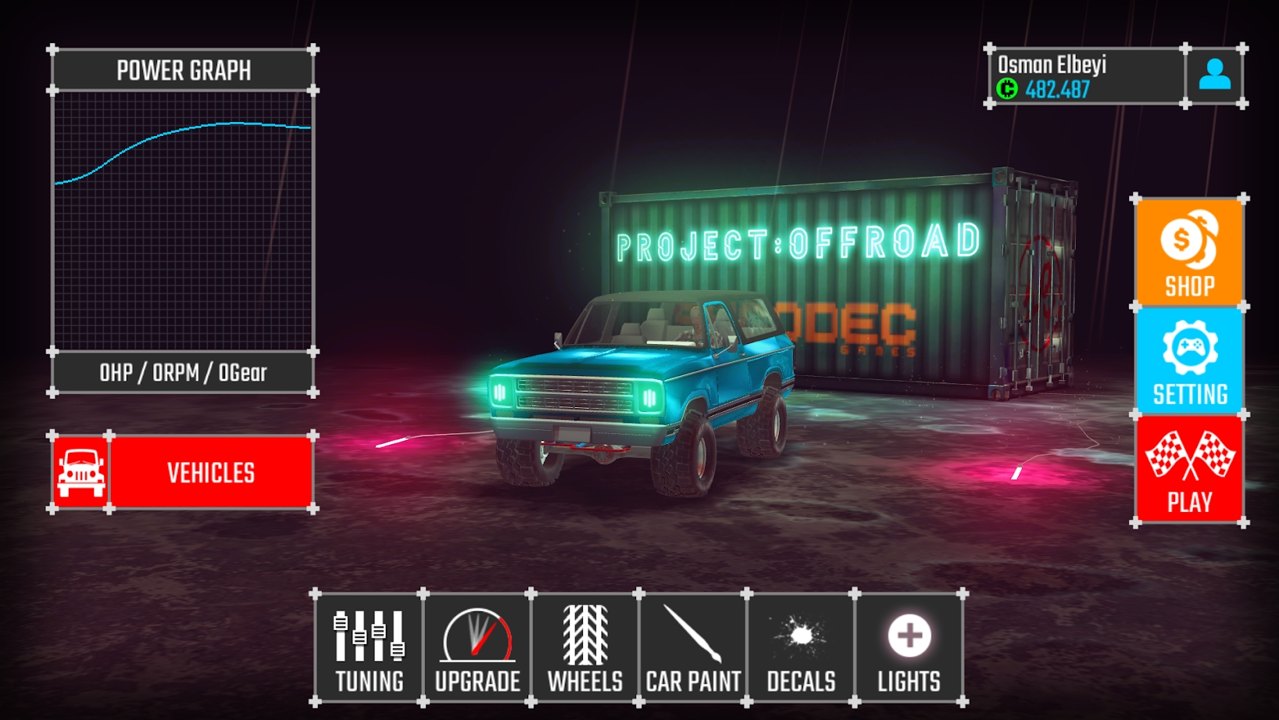Viewport: 1279px width, 720px height.
Task: Click the red jeep icon beside Vehicles
Action: [x=80, y=472]
